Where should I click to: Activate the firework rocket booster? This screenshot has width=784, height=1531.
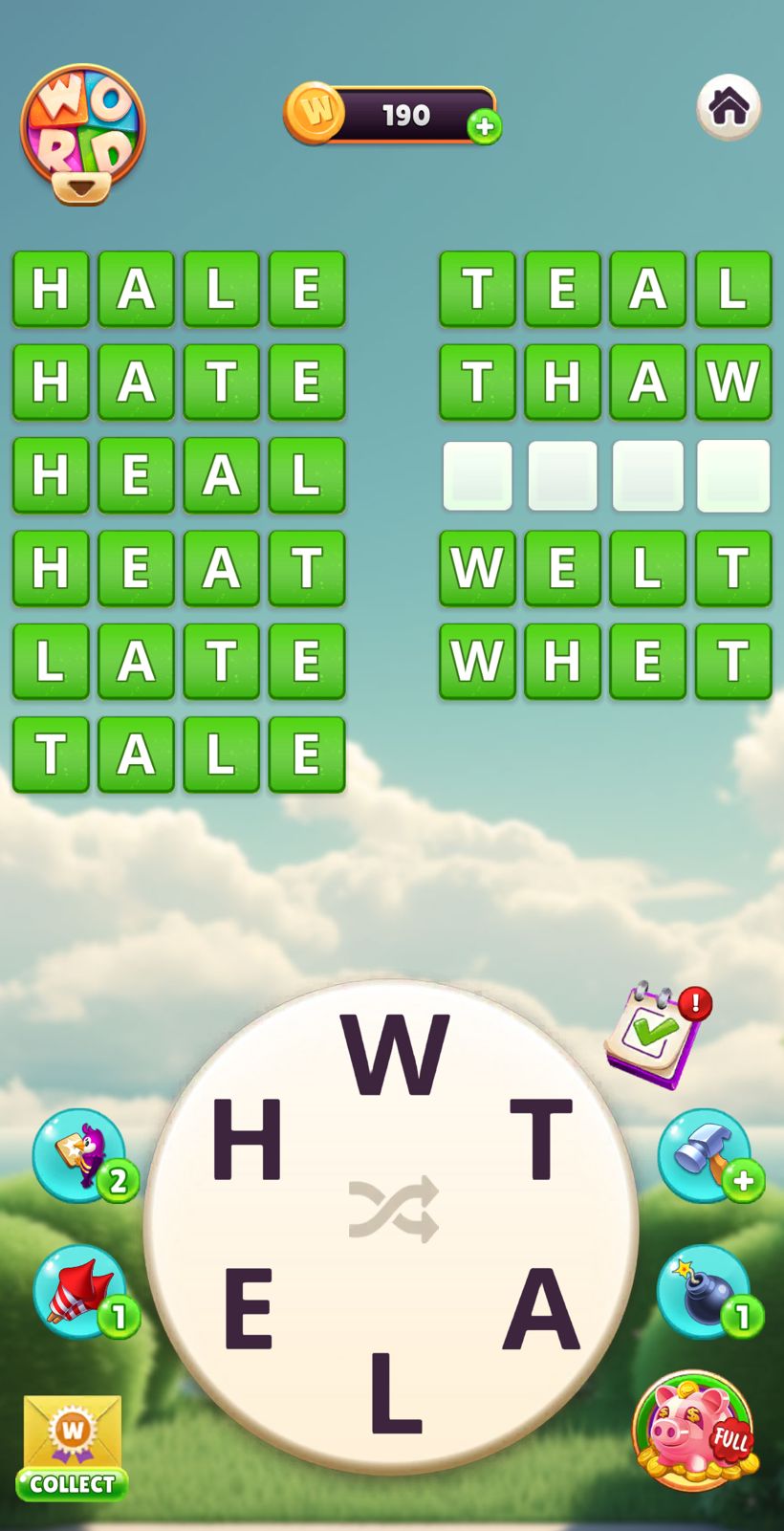coord(80,1291)
